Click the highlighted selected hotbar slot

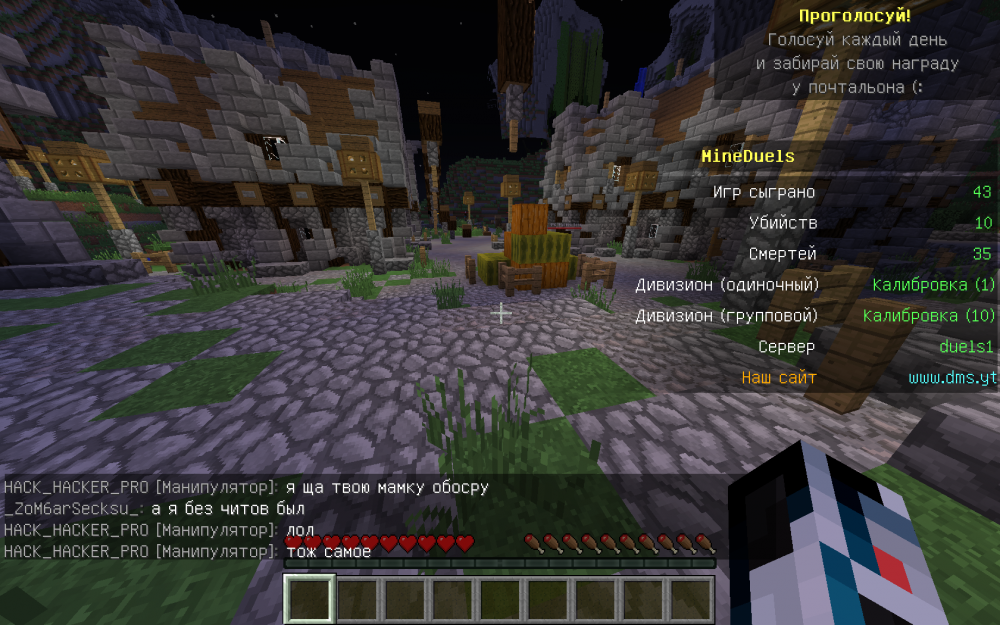[x=309, y=599]
